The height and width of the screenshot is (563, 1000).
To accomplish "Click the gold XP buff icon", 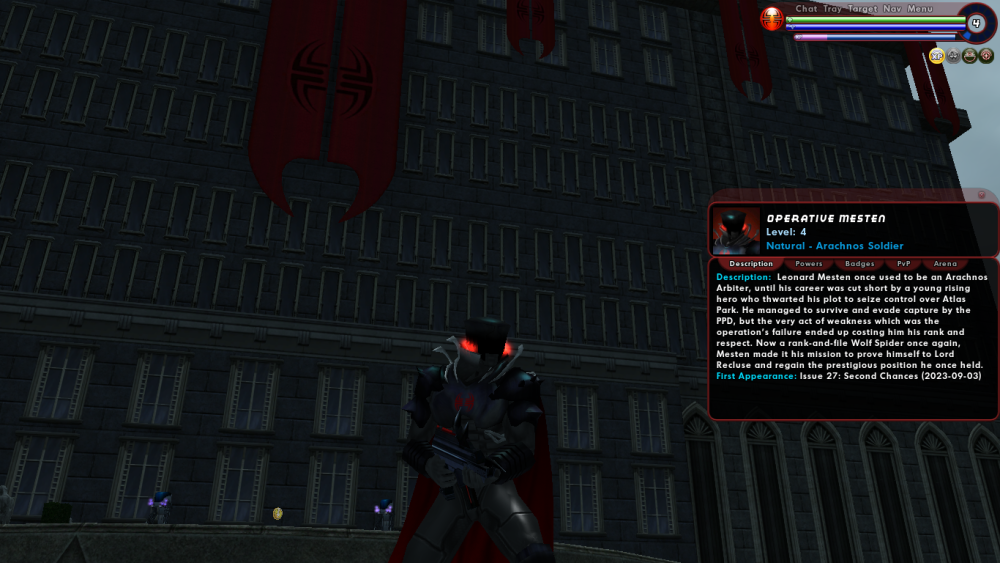I will coord(937,56).
